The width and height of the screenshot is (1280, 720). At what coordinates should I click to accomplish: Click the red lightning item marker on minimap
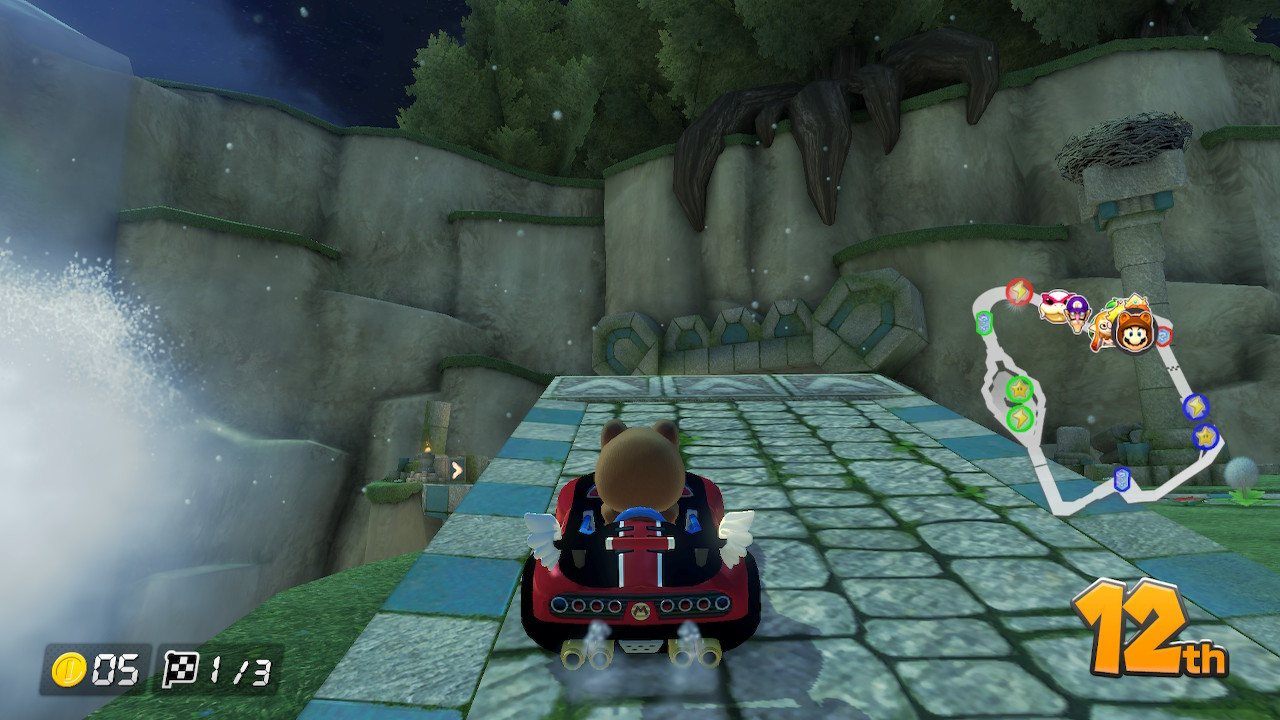click(x=1017, y=291)
